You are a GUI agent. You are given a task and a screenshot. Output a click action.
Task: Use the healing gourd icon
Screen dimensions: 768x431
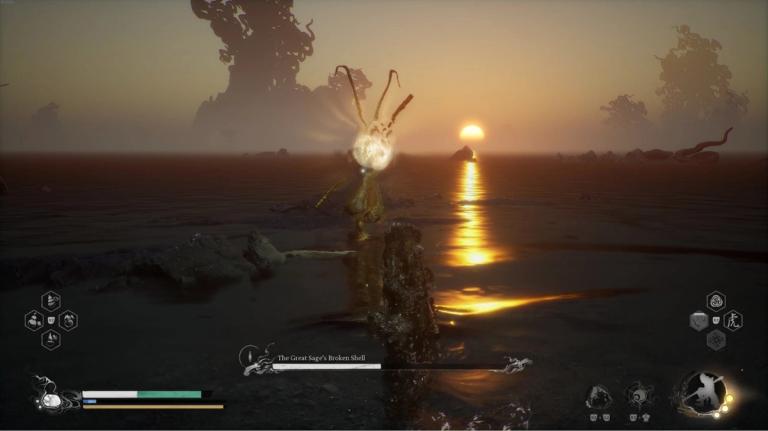click(x=50, y=399)
